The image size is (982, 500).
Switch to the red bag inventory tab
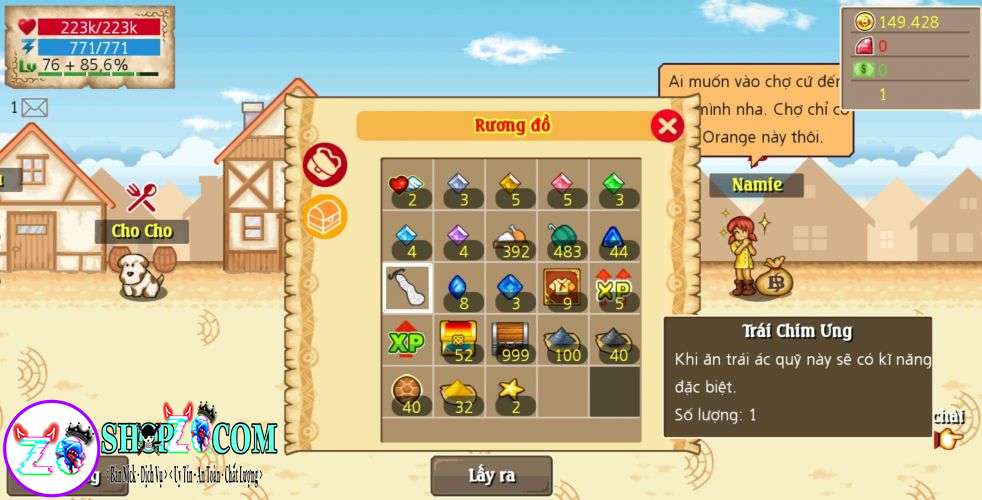[325, 165]
